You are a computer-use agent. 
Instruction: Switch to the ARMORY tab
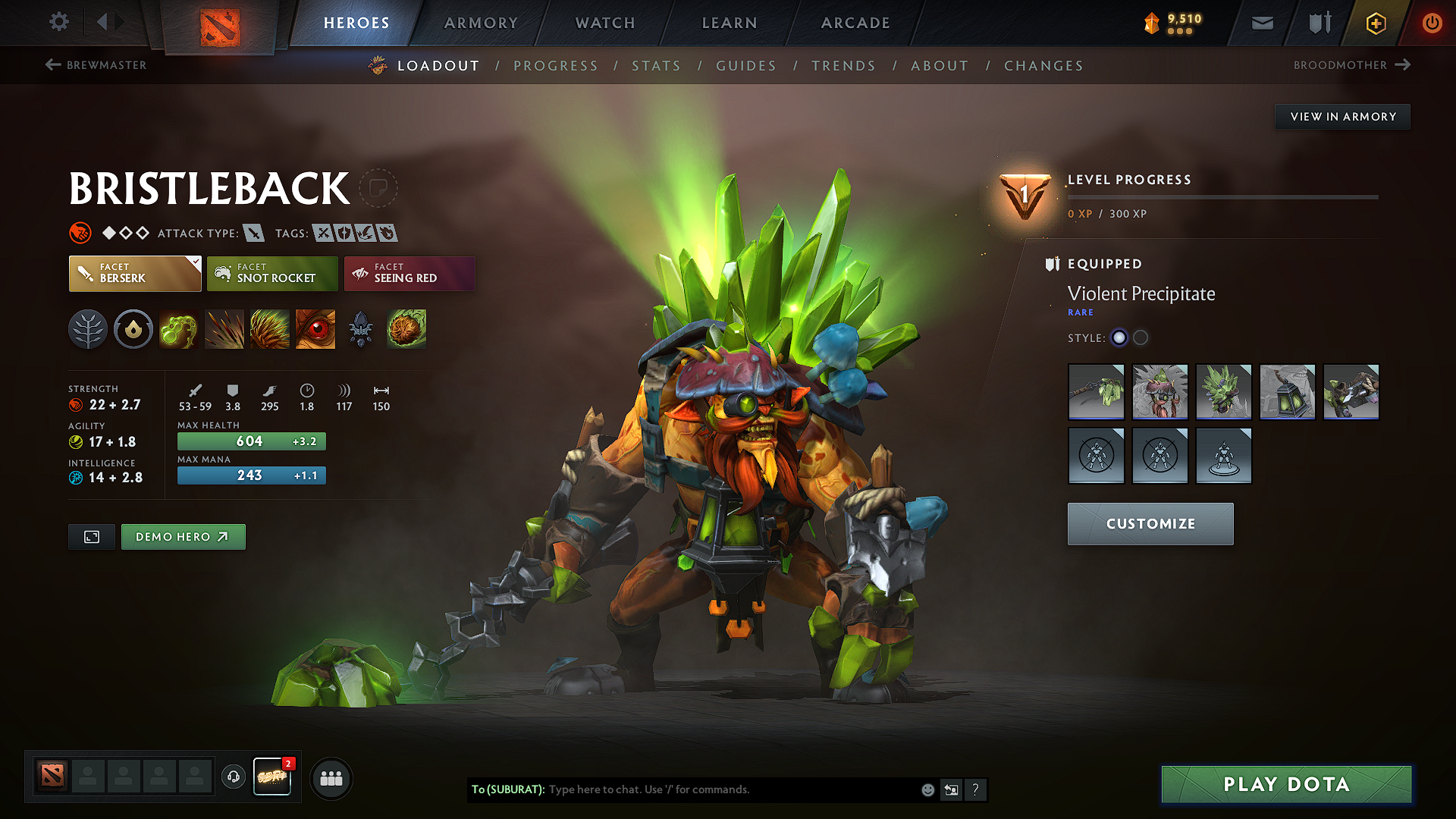click(481, 23)
